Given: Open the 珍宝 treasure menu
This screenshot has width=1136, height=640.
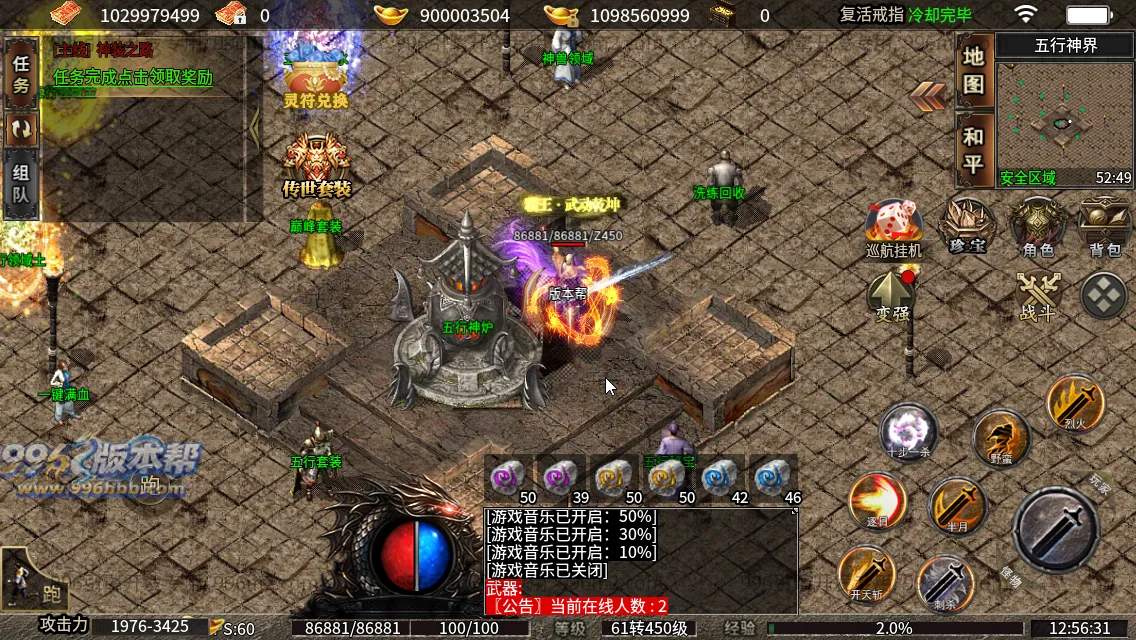Looking at the screenshot, I should [967, 226].
